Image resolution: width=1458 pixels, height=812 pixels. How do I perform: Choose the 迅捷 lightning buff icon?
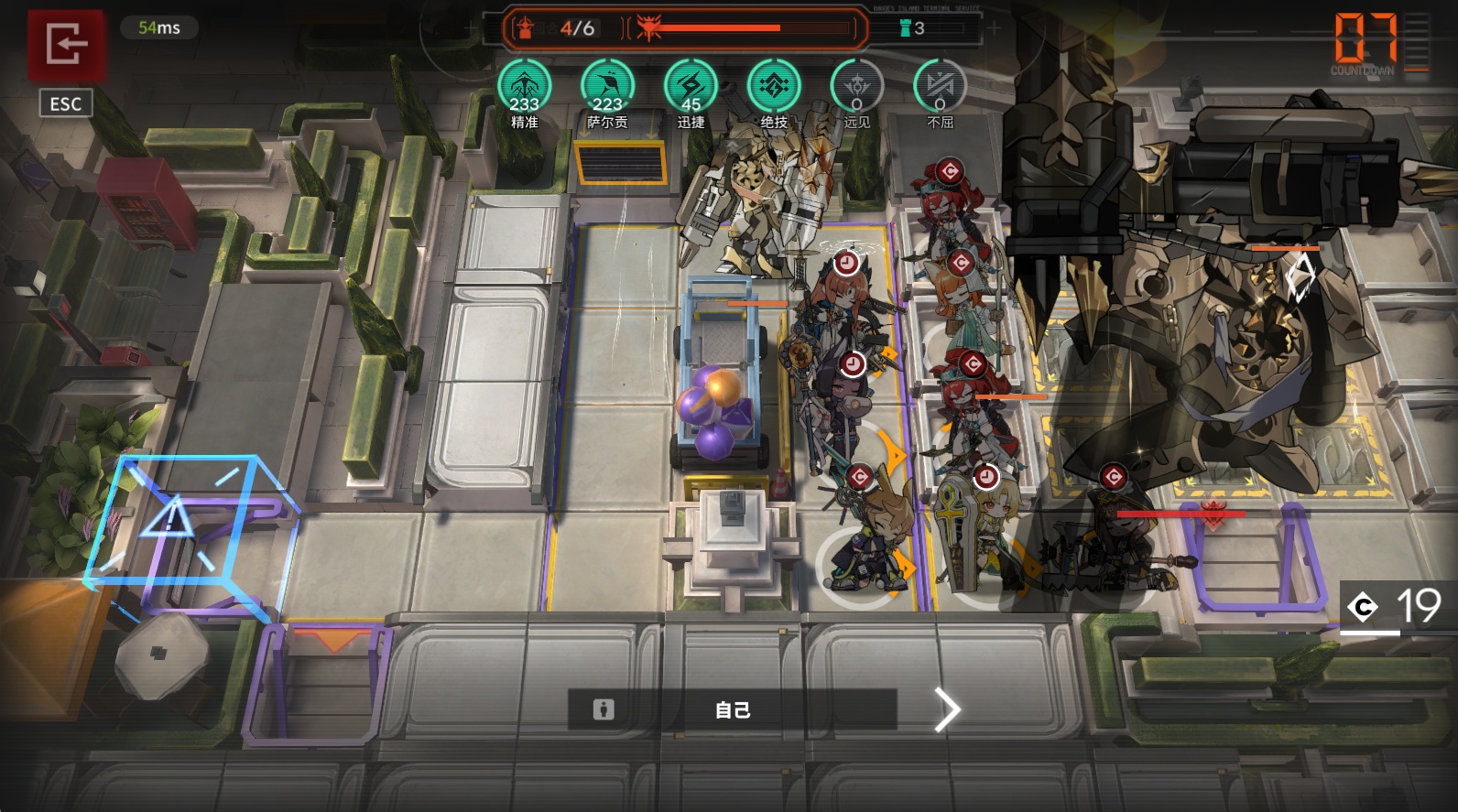[691, 88]
